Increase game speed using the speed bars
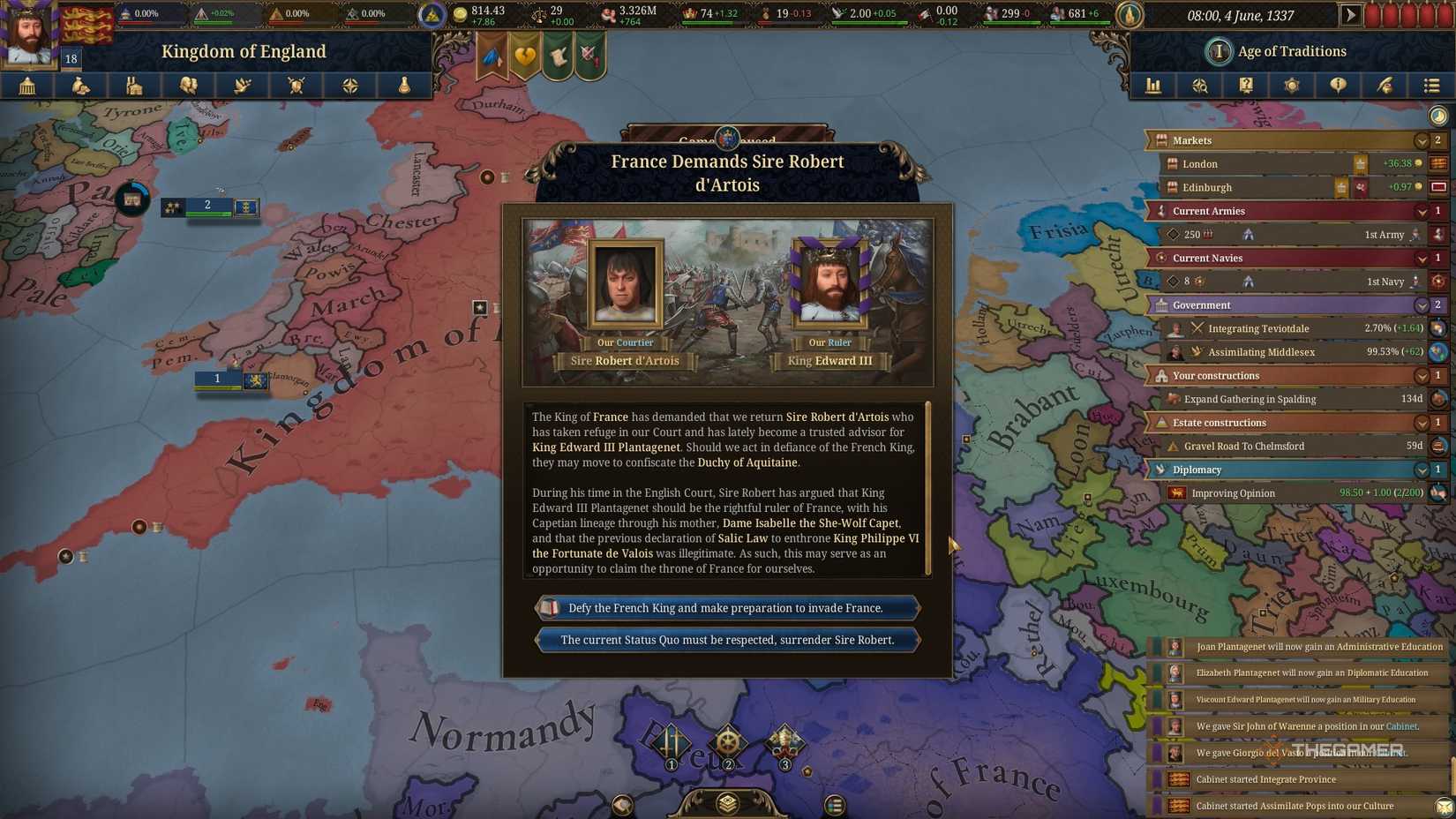Screen dimensions: 1456x819 coord(1412,14)
